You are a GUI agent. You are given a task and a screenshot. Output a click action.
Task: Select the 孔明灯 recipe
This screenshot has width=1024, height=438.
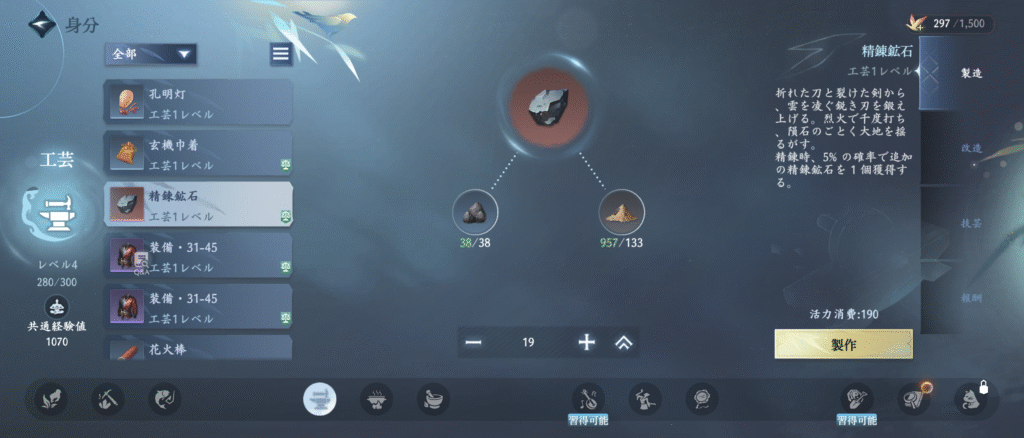198,102
